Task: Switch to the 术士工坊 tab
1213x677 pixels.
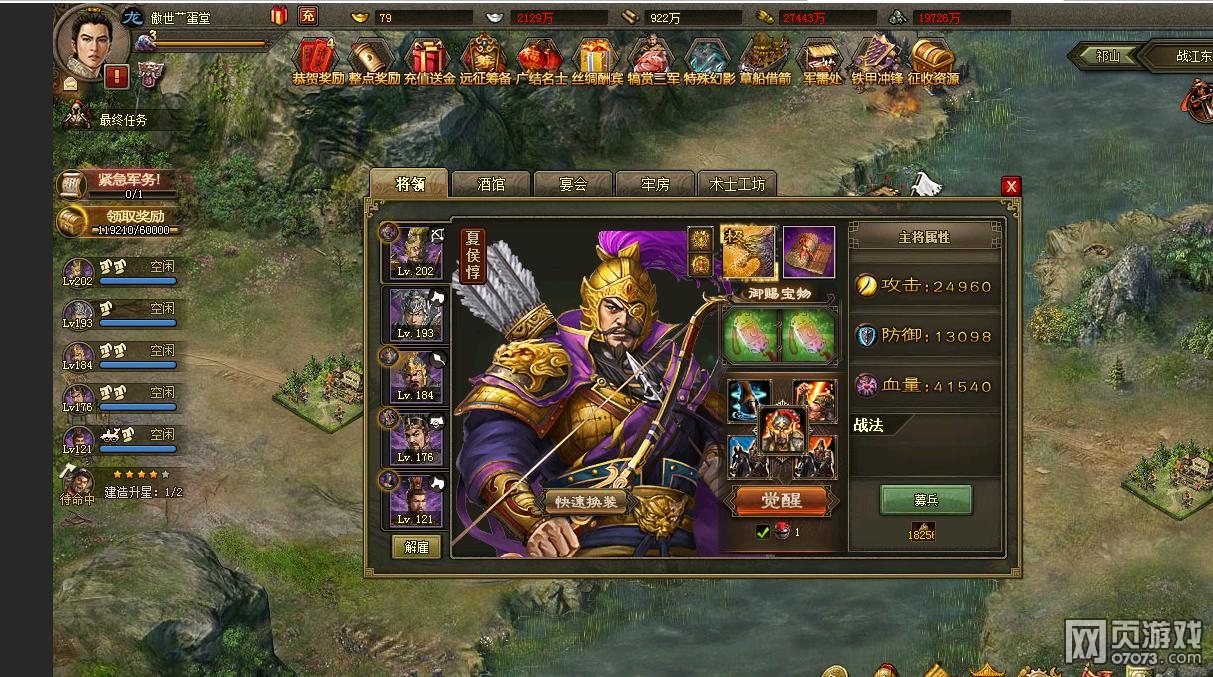Action: click(x=737, y=184)
